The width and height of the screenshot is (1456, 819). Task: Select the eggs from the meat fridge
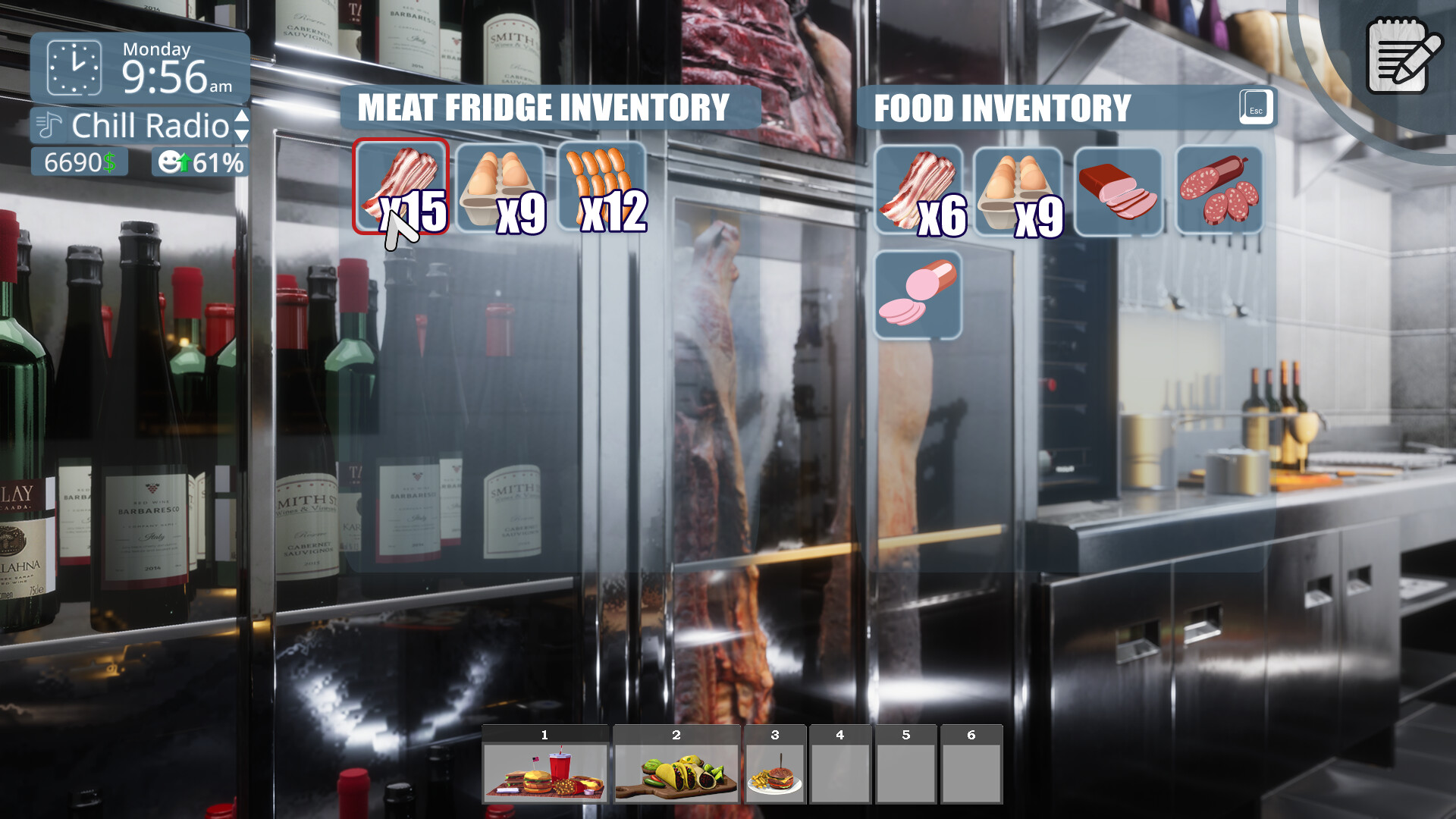500,186
